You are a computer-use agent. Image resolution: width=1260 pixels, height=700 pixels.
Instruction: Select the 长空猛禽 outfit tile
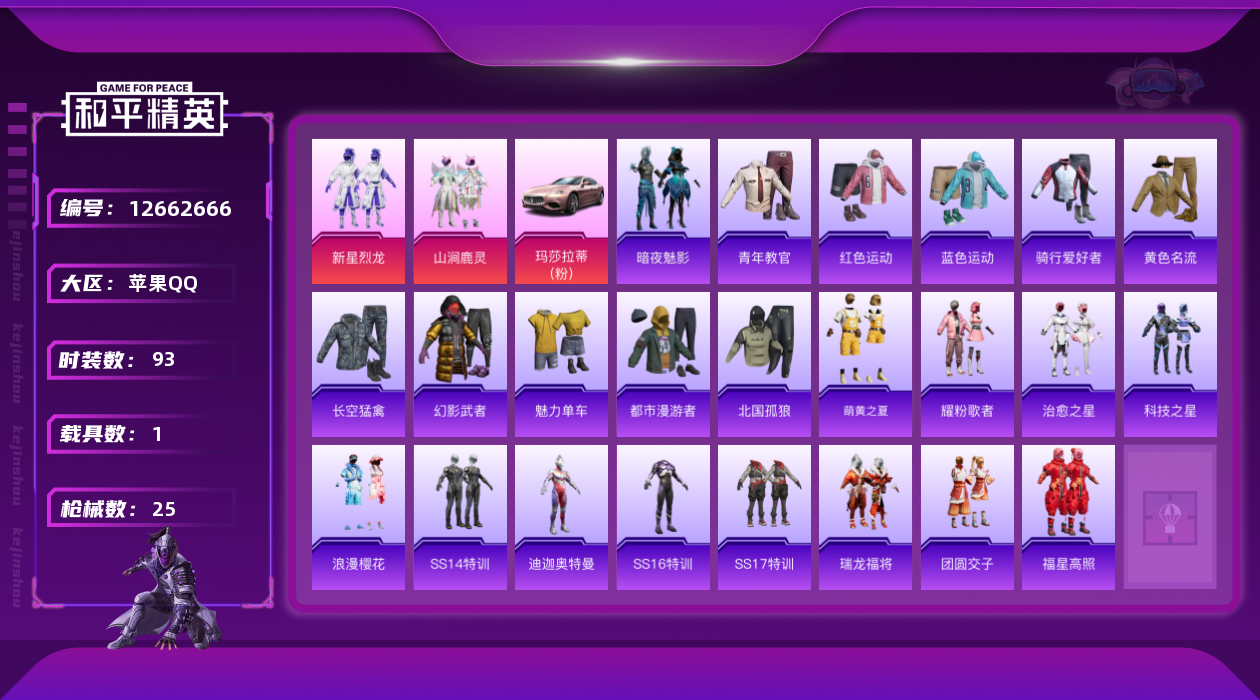coord(358,364)
